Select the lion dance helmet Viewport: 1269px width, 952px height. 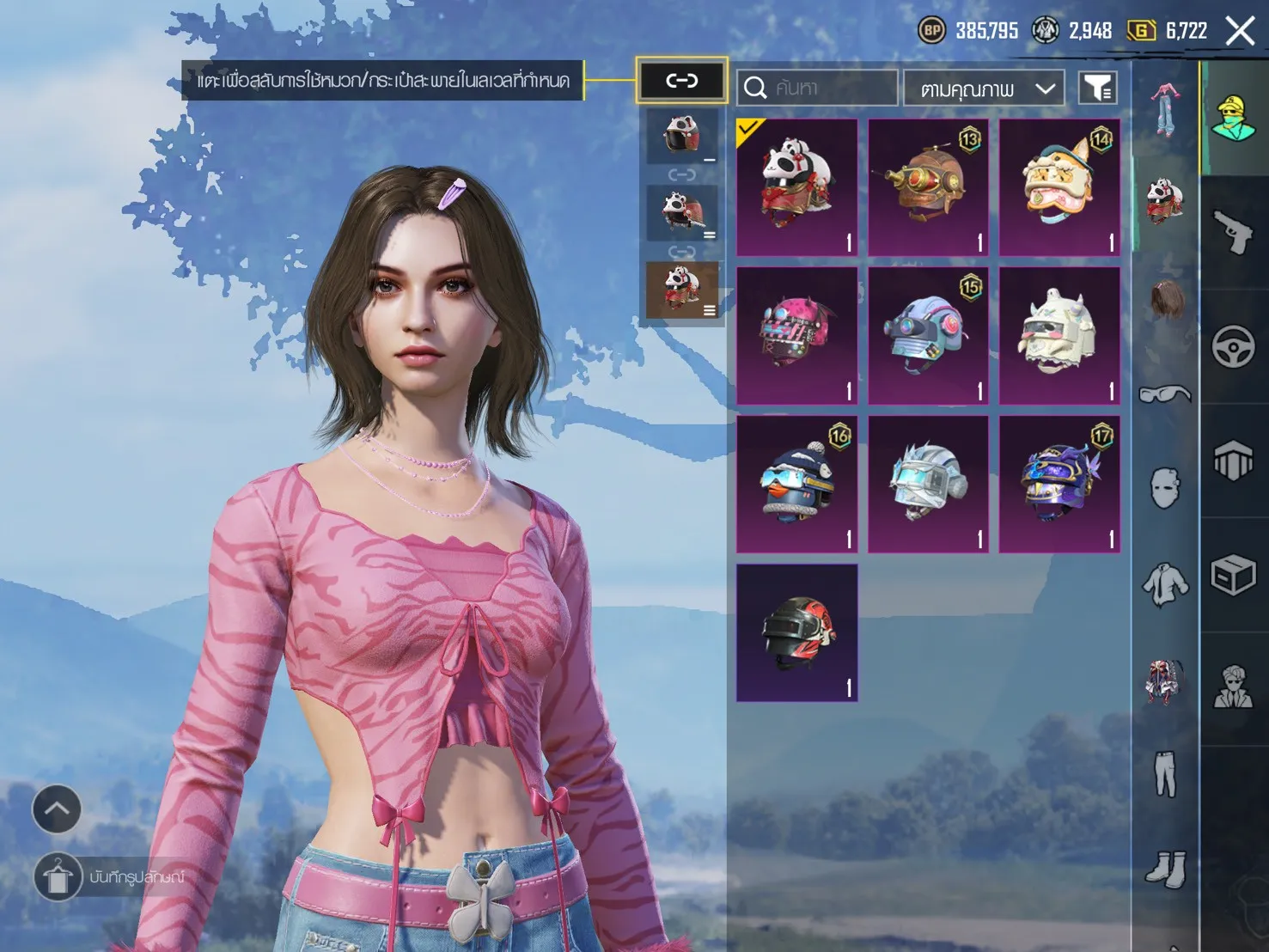pos(1059,187)
